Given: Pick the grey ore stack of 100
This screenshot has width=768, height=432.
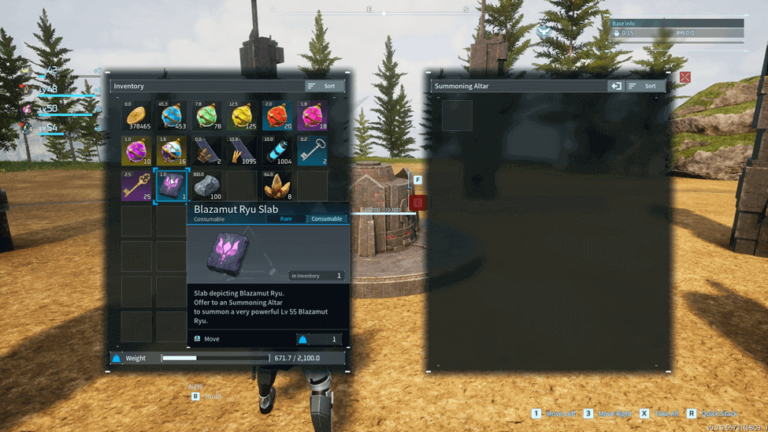Looking at the screenshot, I should [x=206, y=186].
